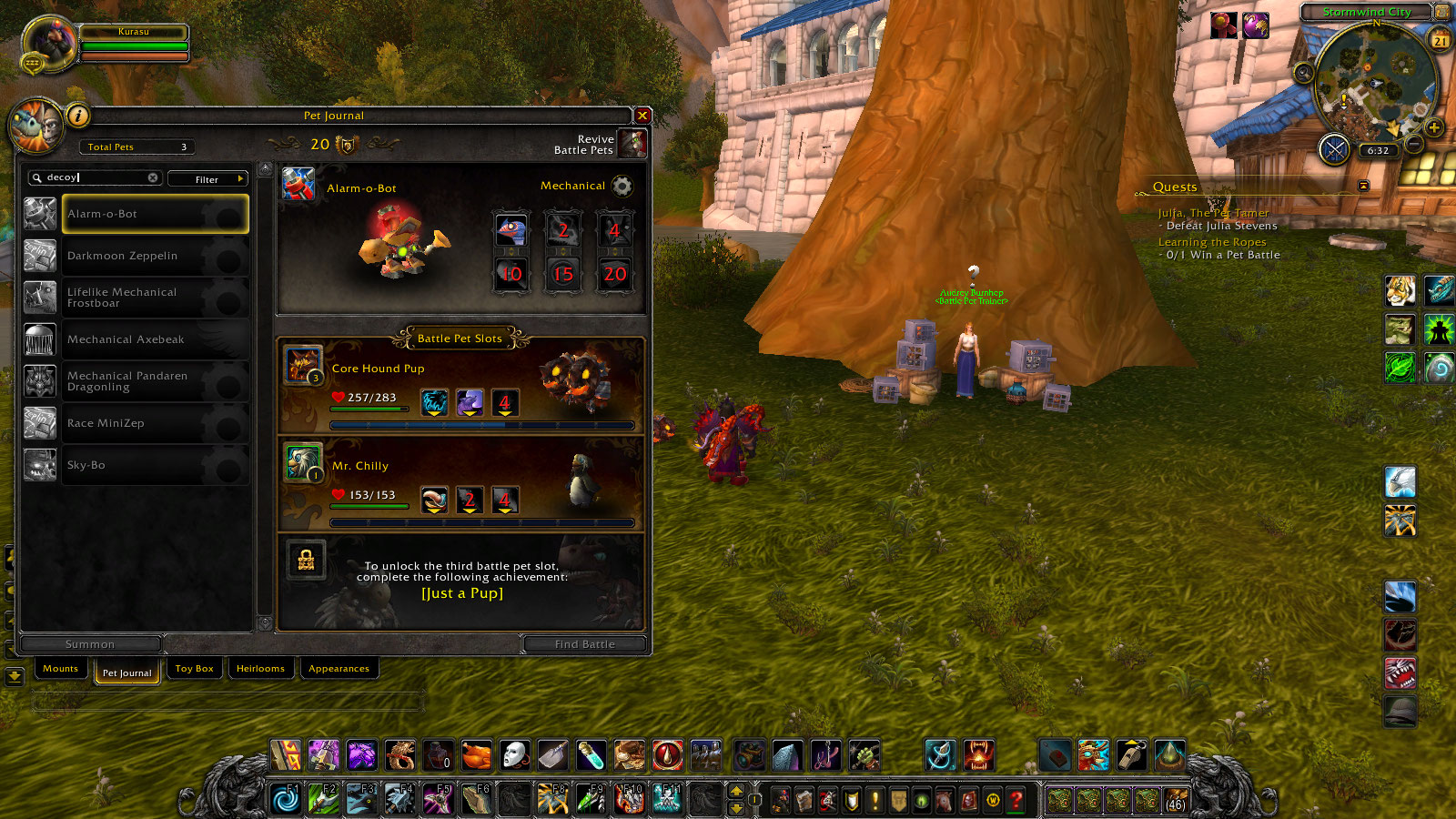Switch to the Toy Box tab
Screen dimensions: 1456x819
194,668
